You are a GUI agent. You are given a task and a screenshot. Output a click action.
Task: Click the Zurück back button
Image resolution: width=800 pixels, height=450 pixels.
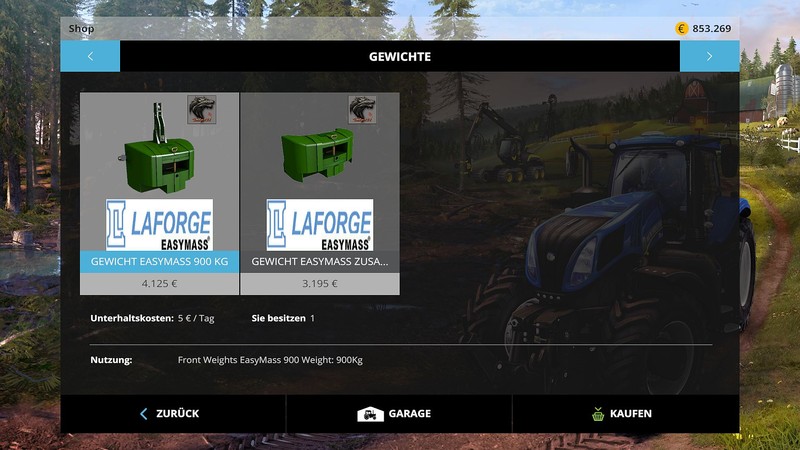pyautogui.click(x=172, y=413)
